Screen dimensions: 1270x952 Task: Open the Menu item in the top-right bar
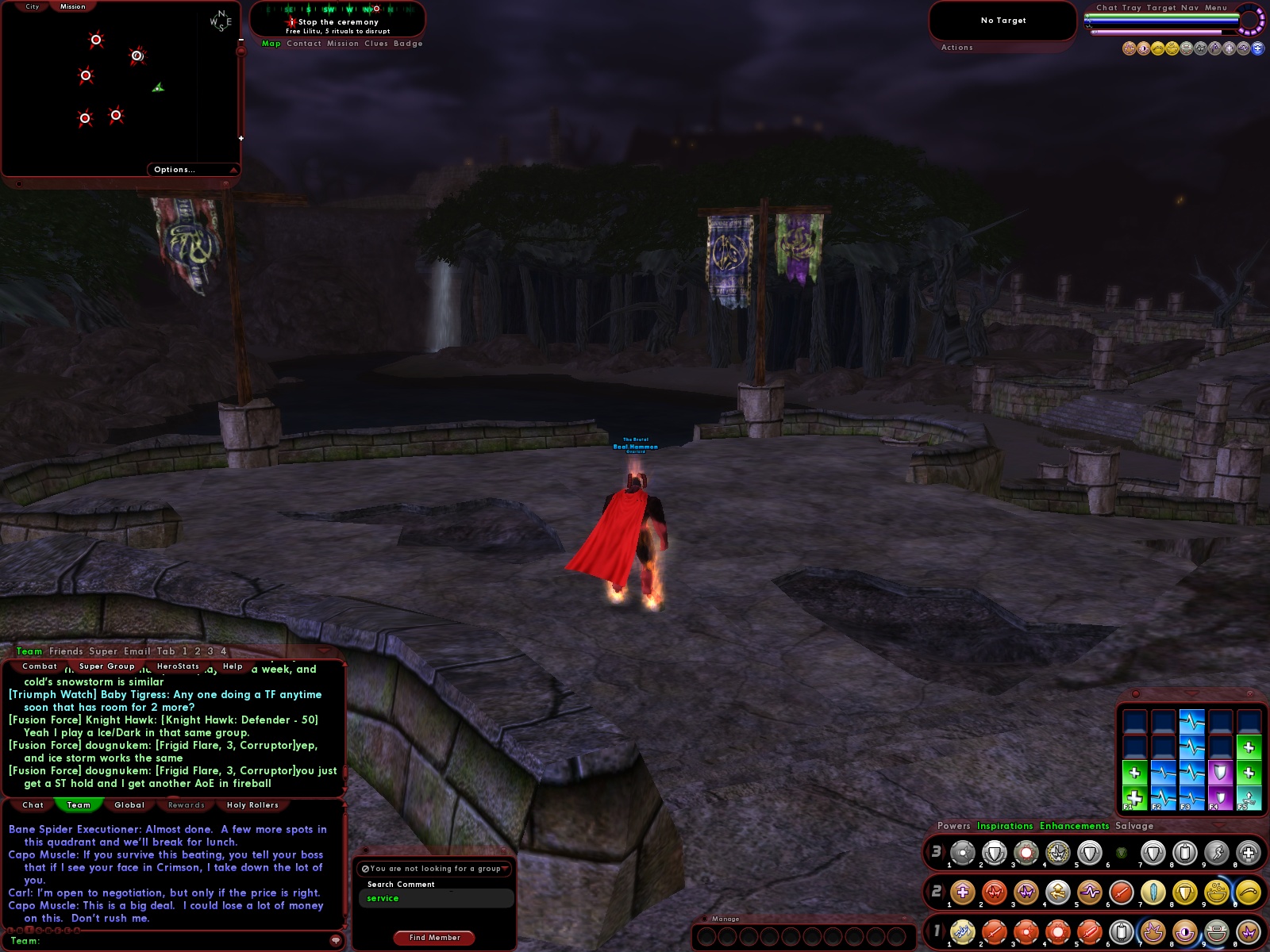(x=1216, y=7)
